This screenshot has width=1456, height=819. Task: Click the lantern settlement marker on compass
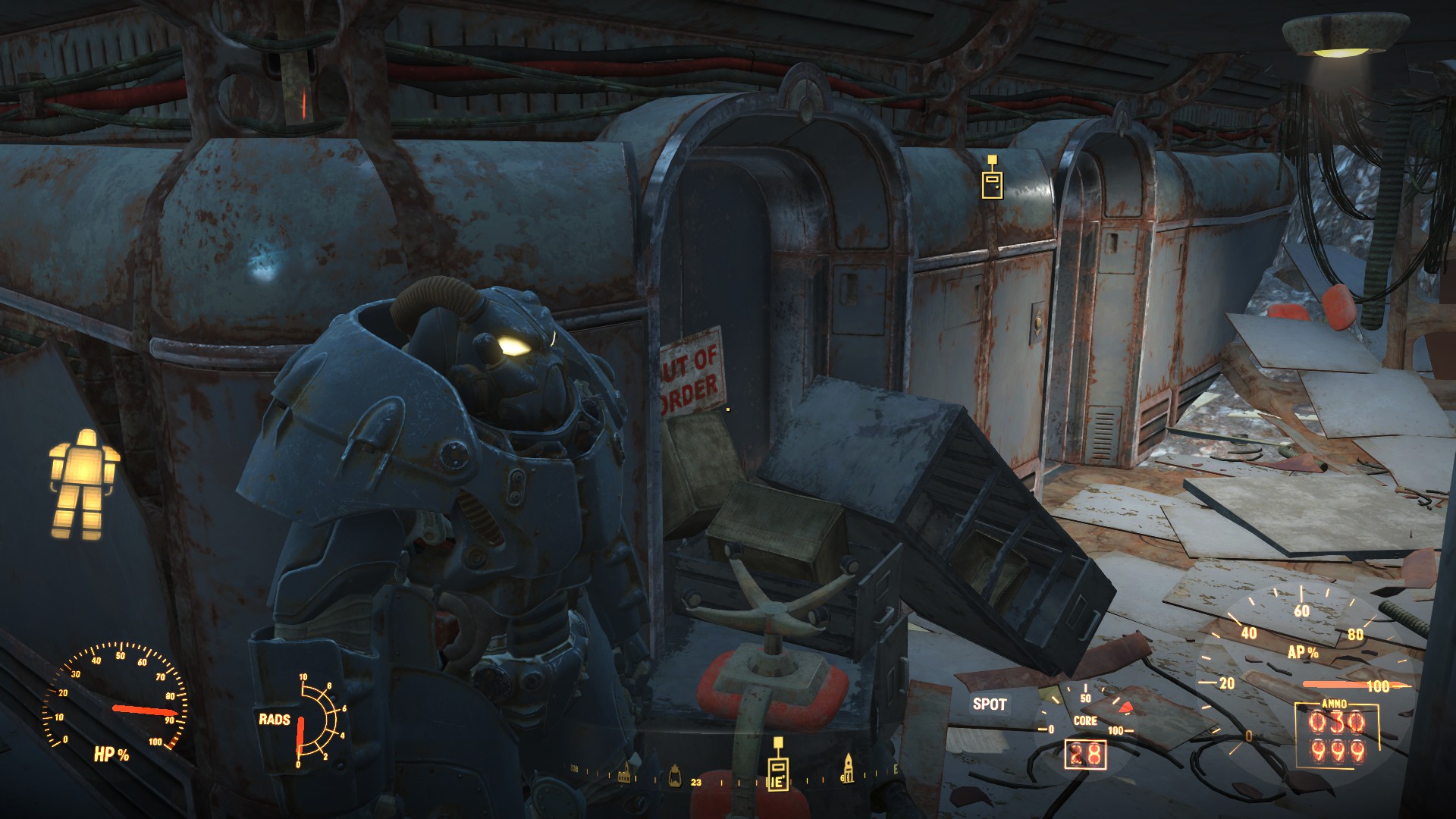pyautogui.click(x=674, y=775)
